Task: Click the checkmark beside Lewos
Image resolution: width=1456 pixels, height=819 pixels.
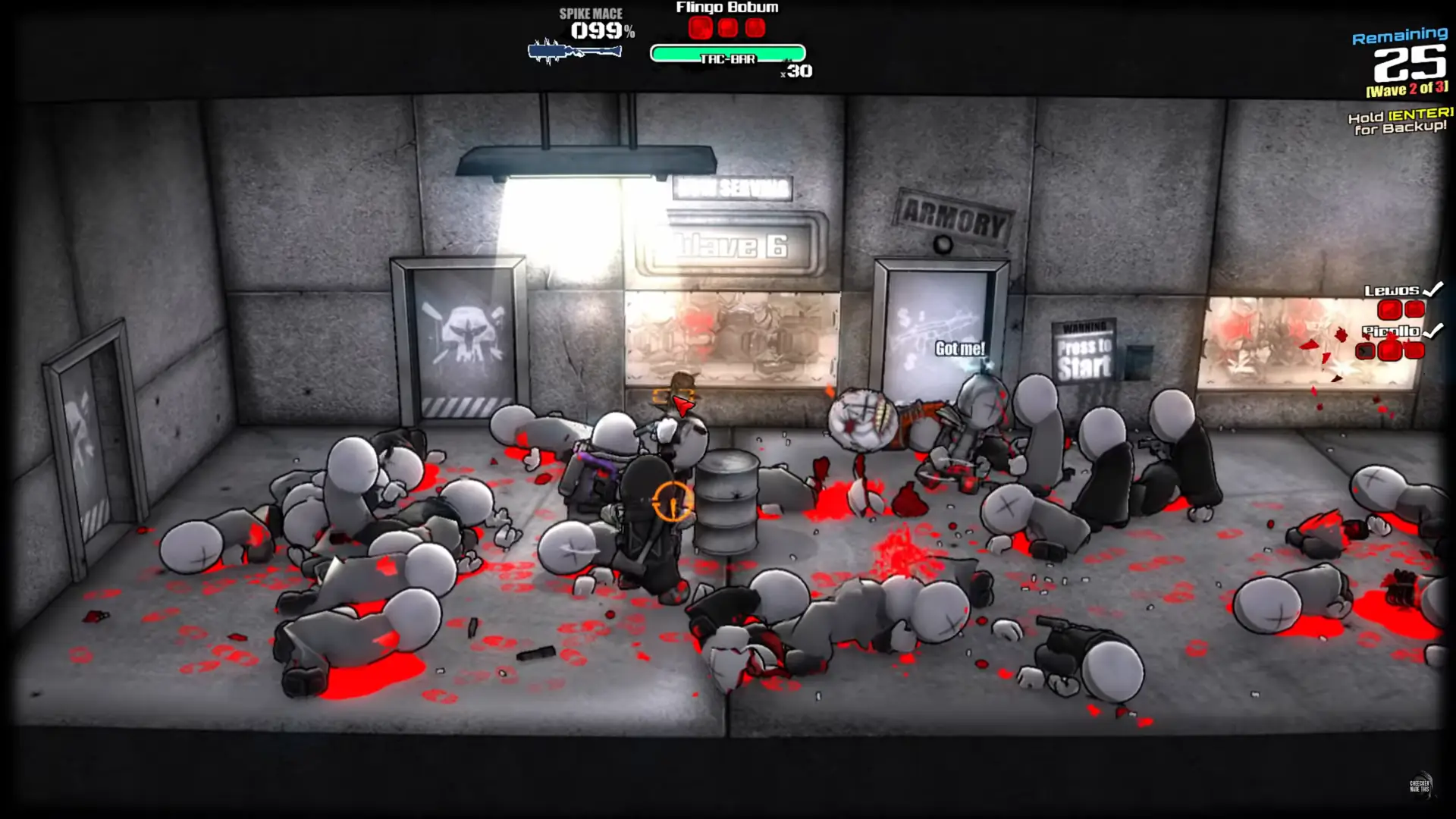Action: coord(1432,288)
